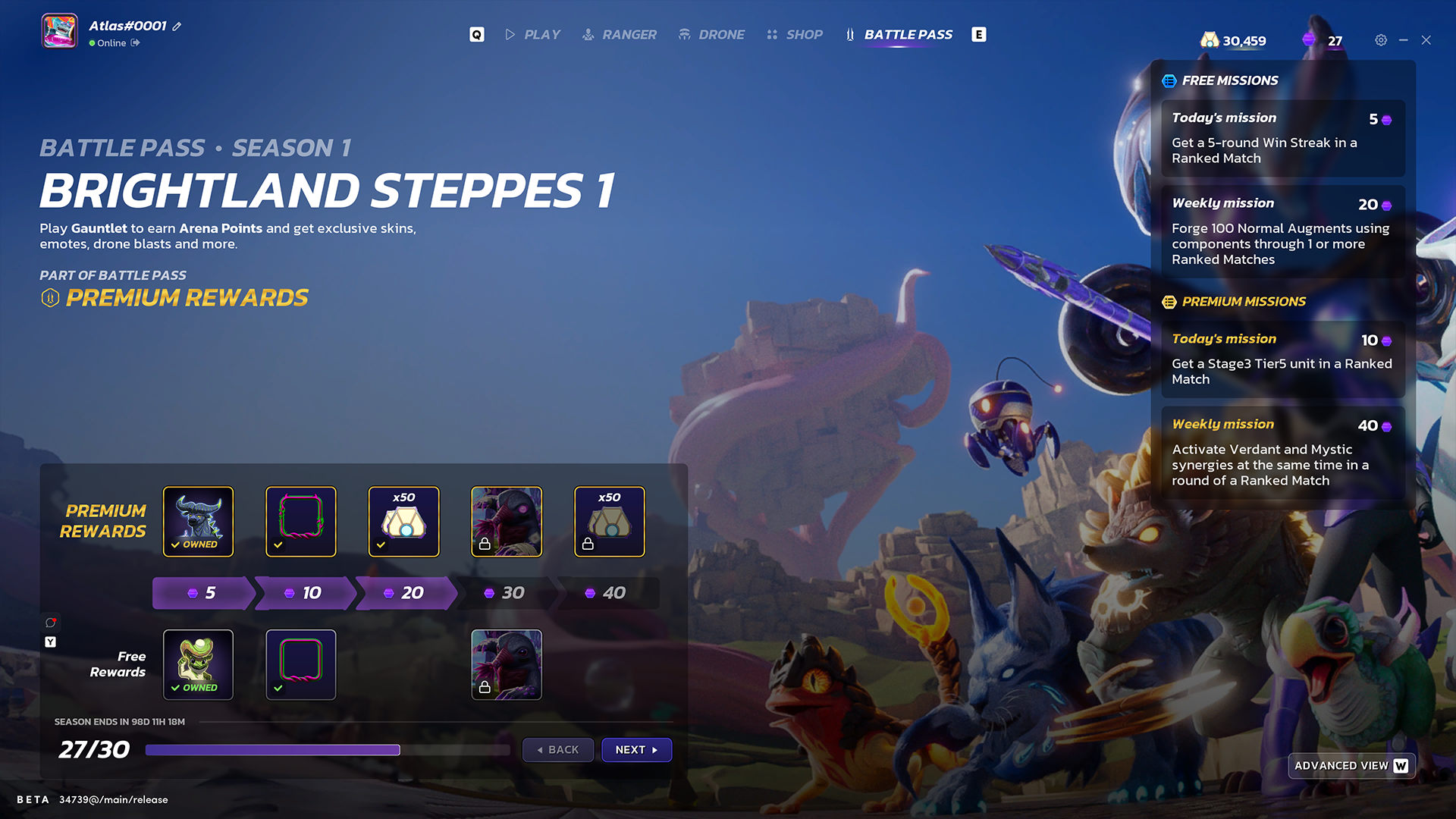Go to the Drone tab
The image size is (1456, 819).
coord(711,35)
